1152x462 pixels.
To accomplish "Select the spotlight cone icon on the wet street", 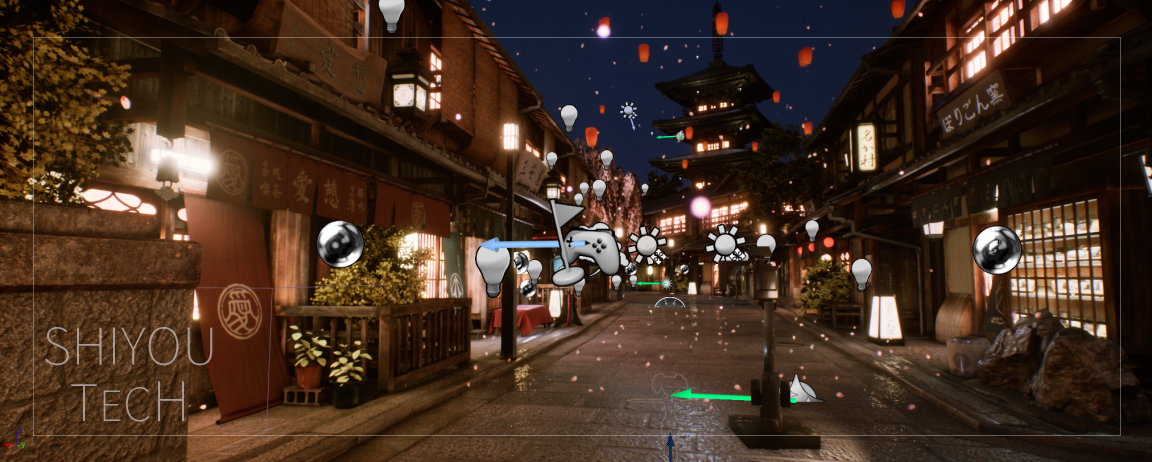I will click(x=801, y=388).
